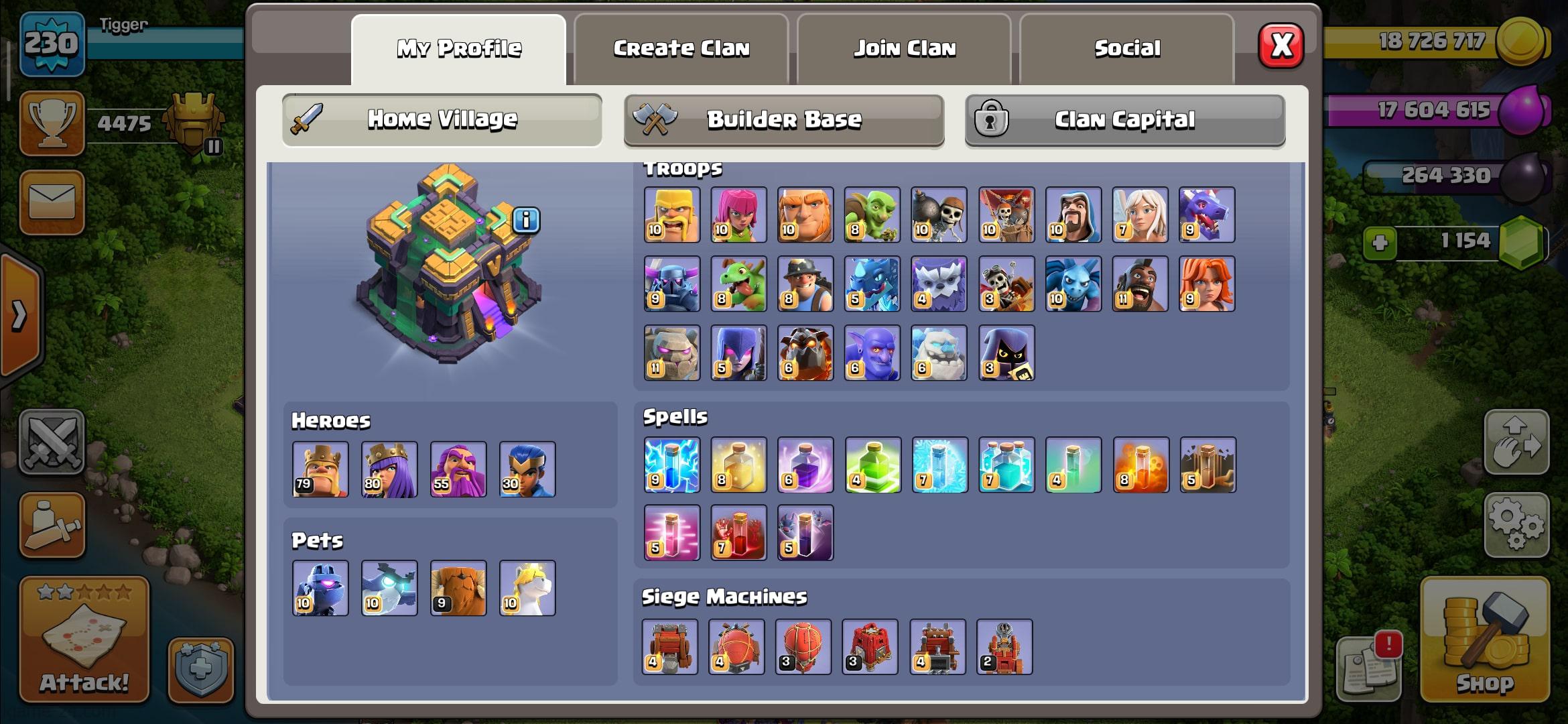Open the Settings gears button
The width and height of the screenshot is (1568, 724).
pos(1516,525)
